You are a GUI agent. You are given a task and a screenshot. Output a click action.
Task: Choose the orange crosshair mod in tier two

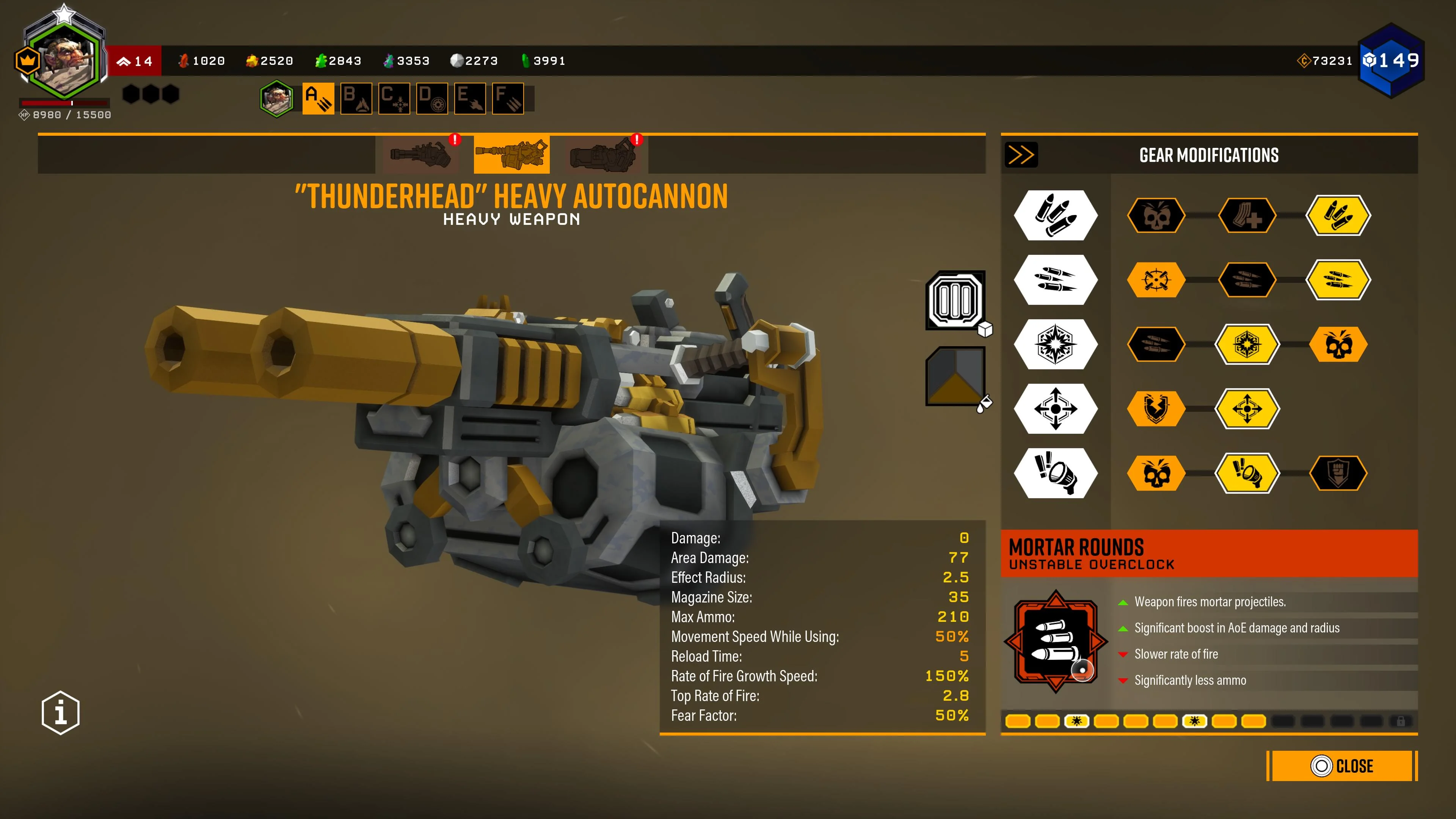point(1156,280)
